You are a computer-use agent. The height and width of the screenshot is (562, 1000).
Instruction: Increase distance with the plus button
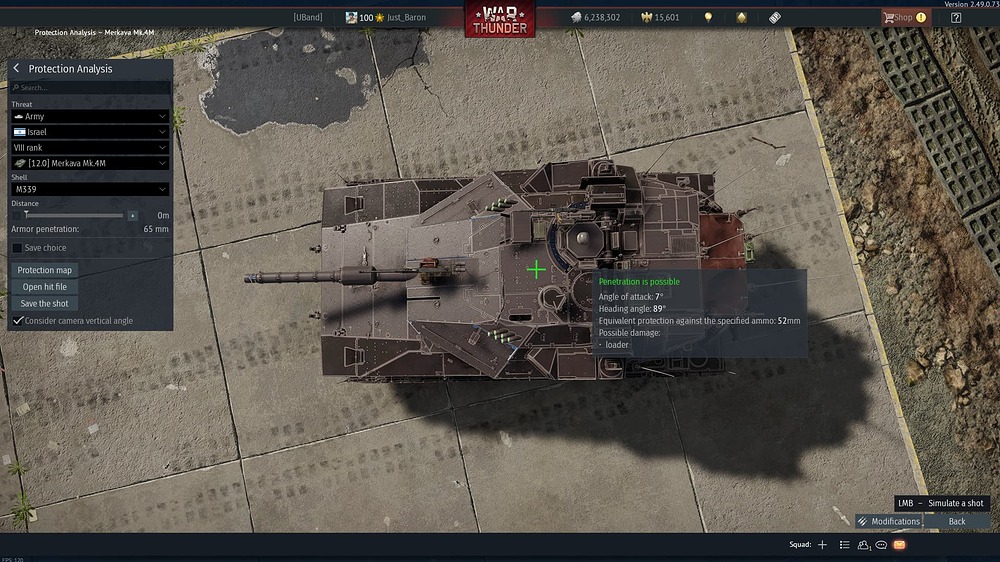tap(132, 215)
